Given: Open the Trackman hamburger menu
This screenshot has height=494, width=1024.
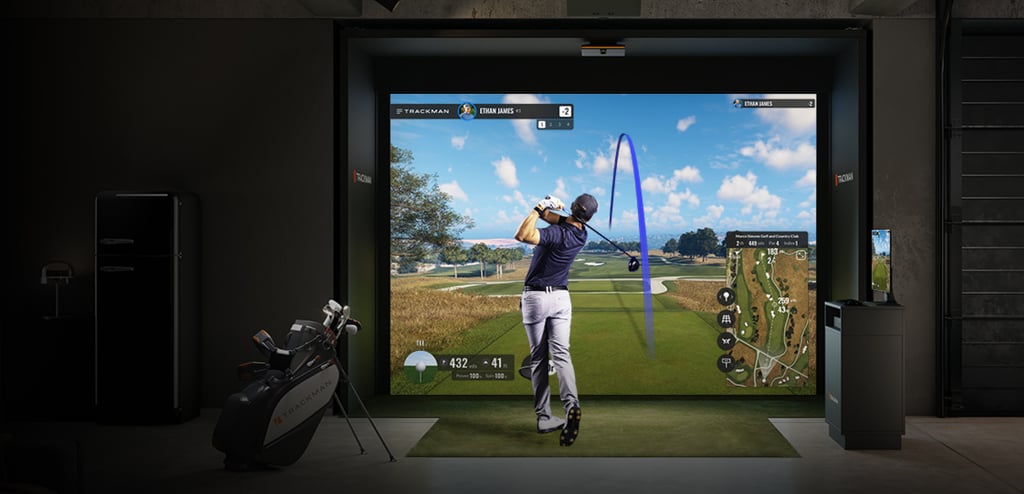Looking at the screenshot, I should coord(398,111).
